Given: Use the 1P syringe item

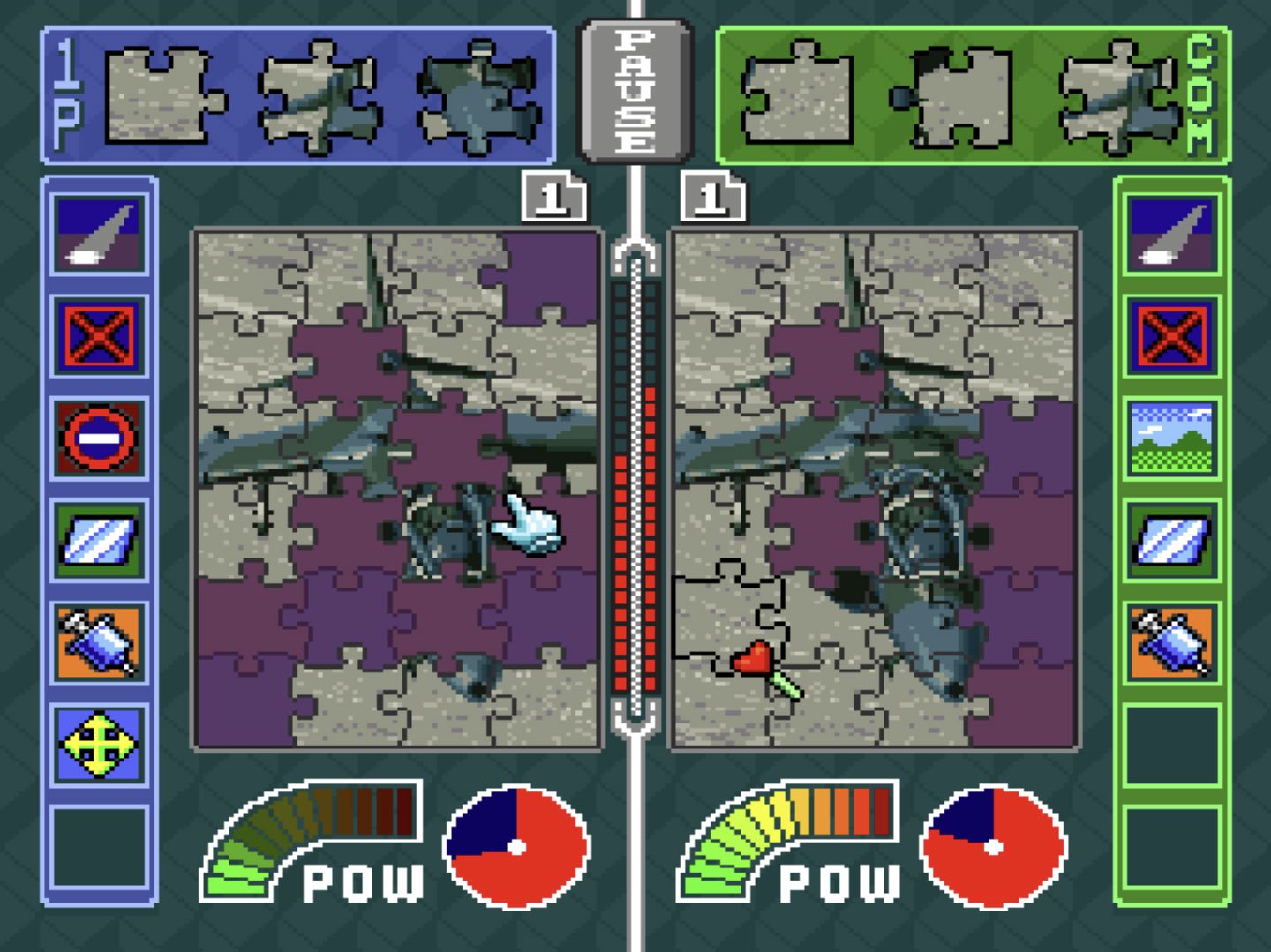Looking at the screenshot, I should point(99,642).
